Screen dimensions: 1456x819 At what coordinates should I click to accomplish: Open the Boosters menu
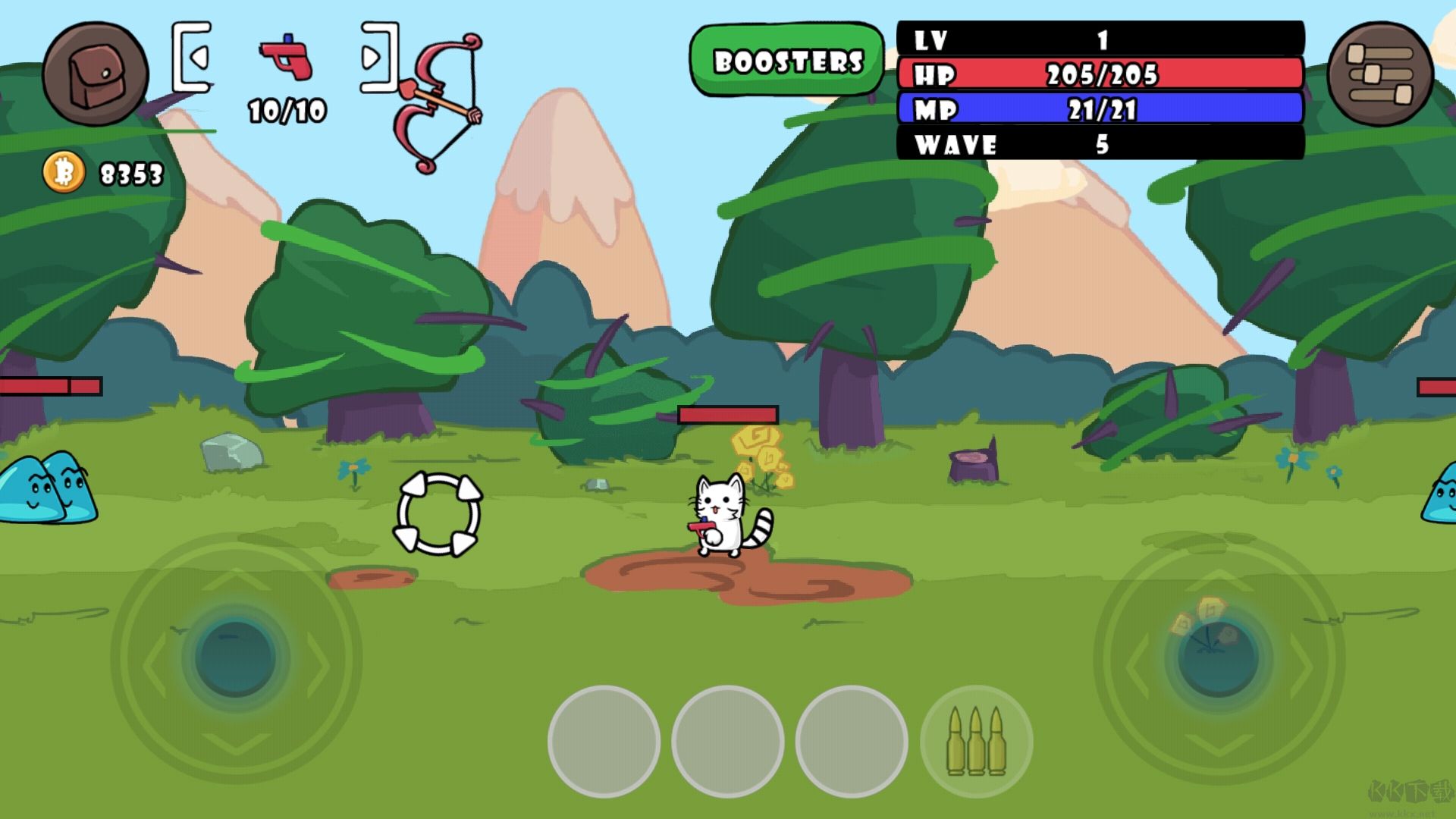[x=787, y=61]
